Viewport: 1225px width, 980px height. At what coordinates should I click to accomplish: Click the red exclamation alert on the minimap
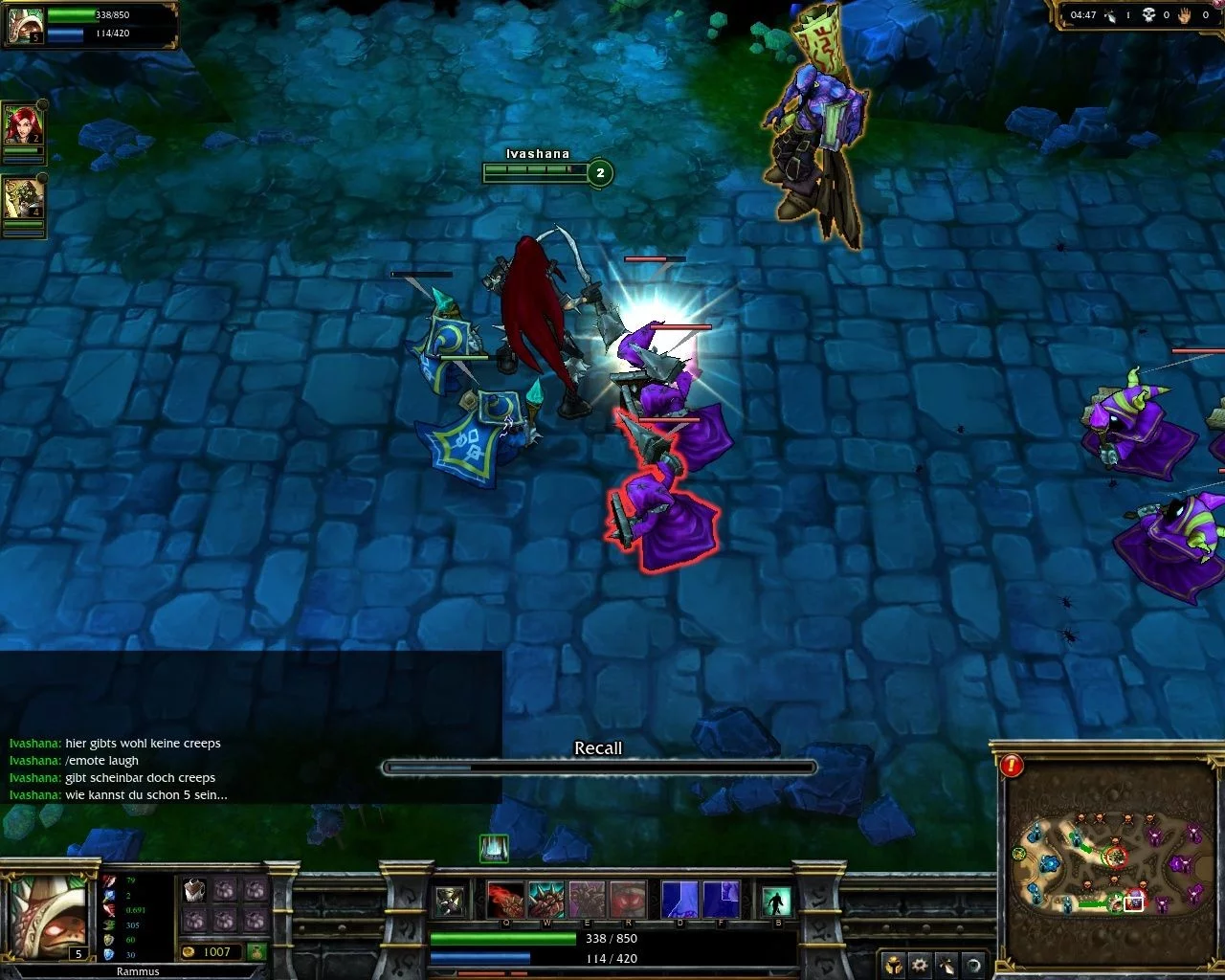(1012, 765)
